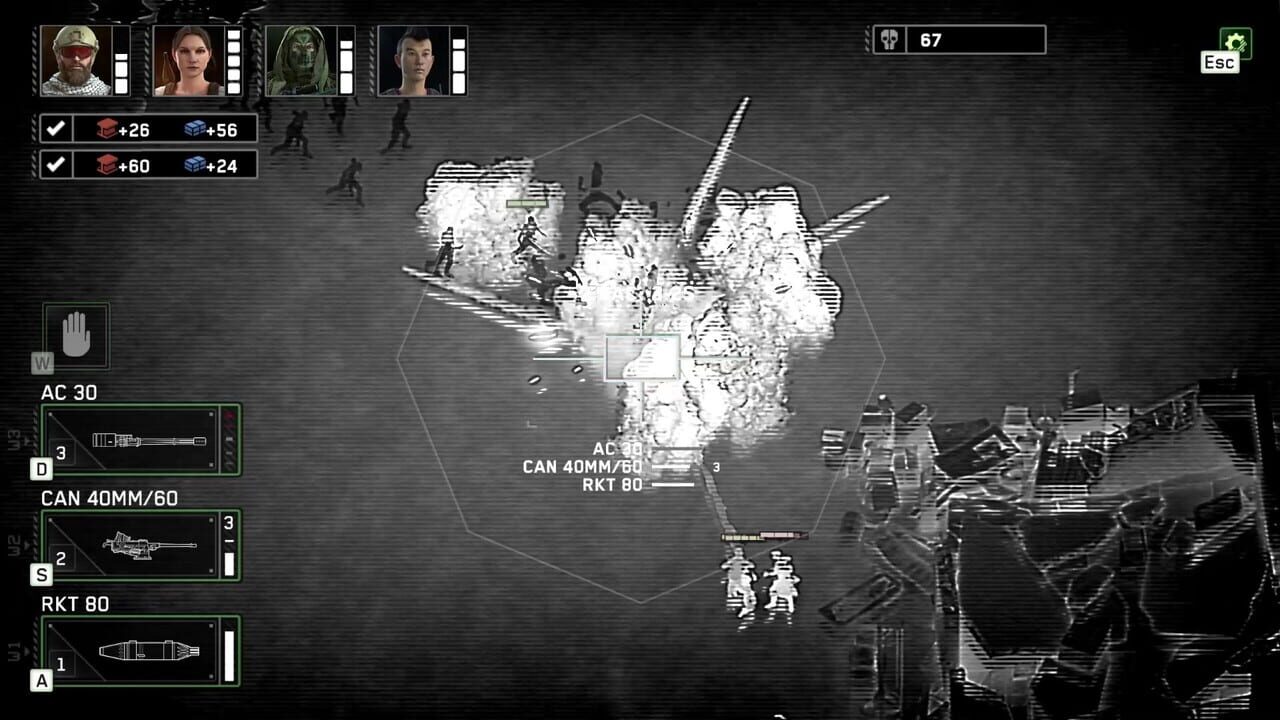
Task: Click the second objective's checkmark
Action: coord(58,165)
